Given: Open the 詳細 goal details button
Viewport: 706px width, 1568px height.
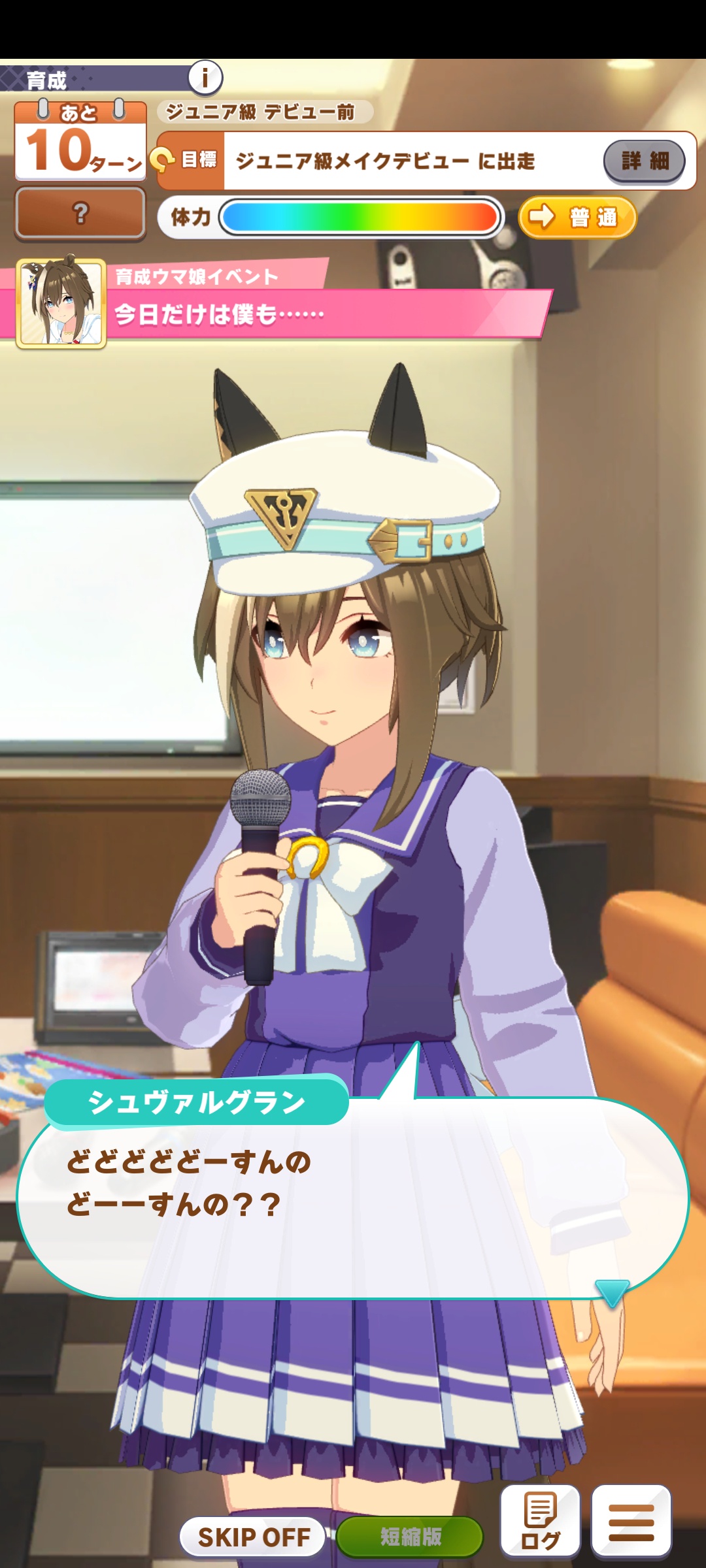Looking at the screenshot, I should coord(644,161).
